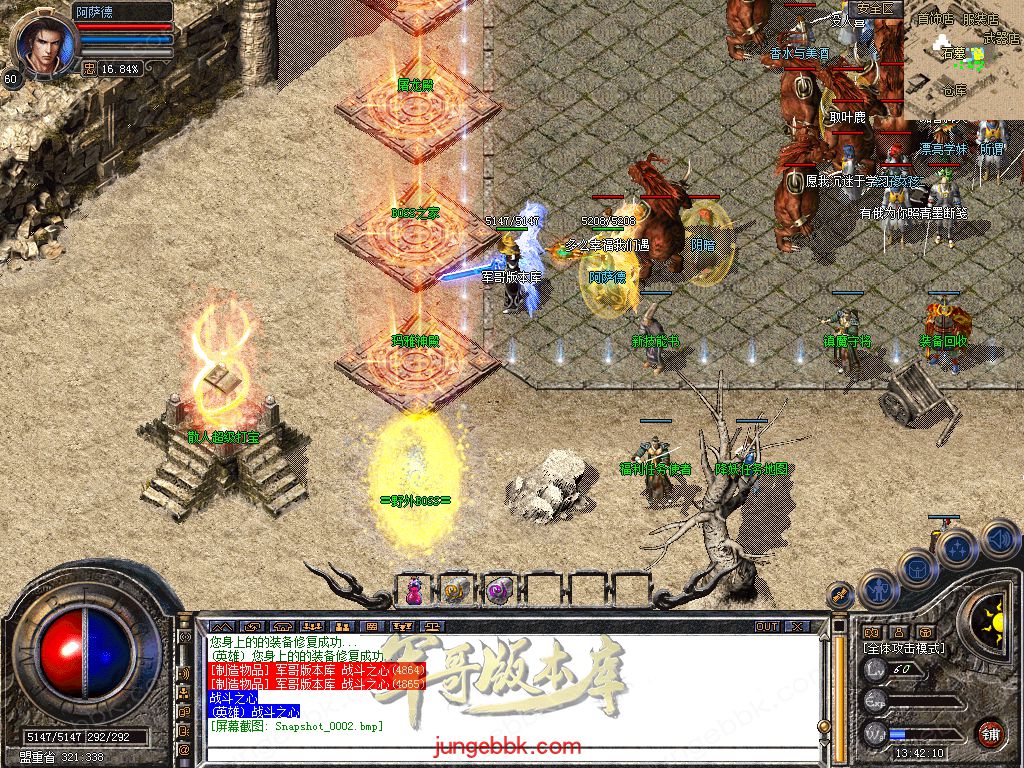
Task: Click the person icon above attack mode
Action: point(899,632)
